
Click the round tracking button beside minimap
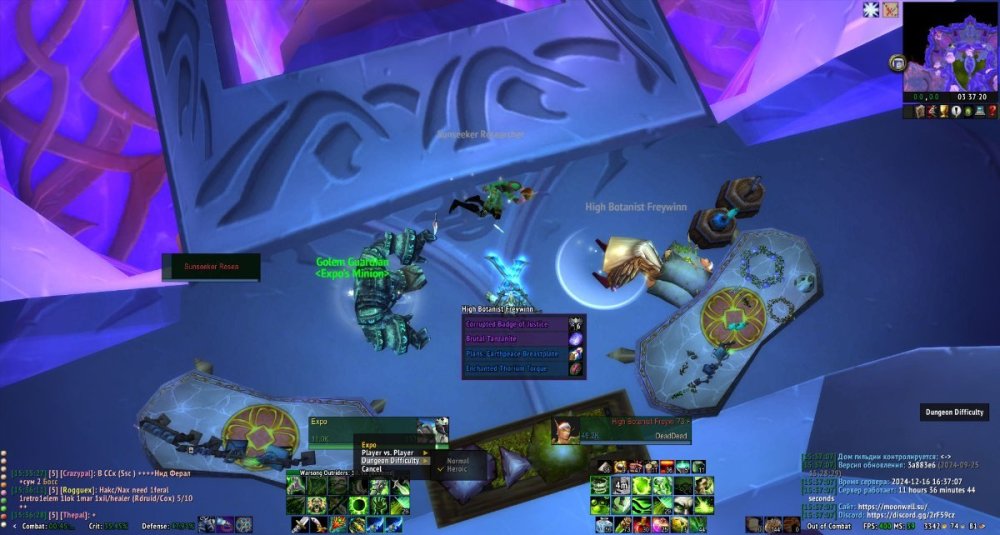tap(897, 63)
